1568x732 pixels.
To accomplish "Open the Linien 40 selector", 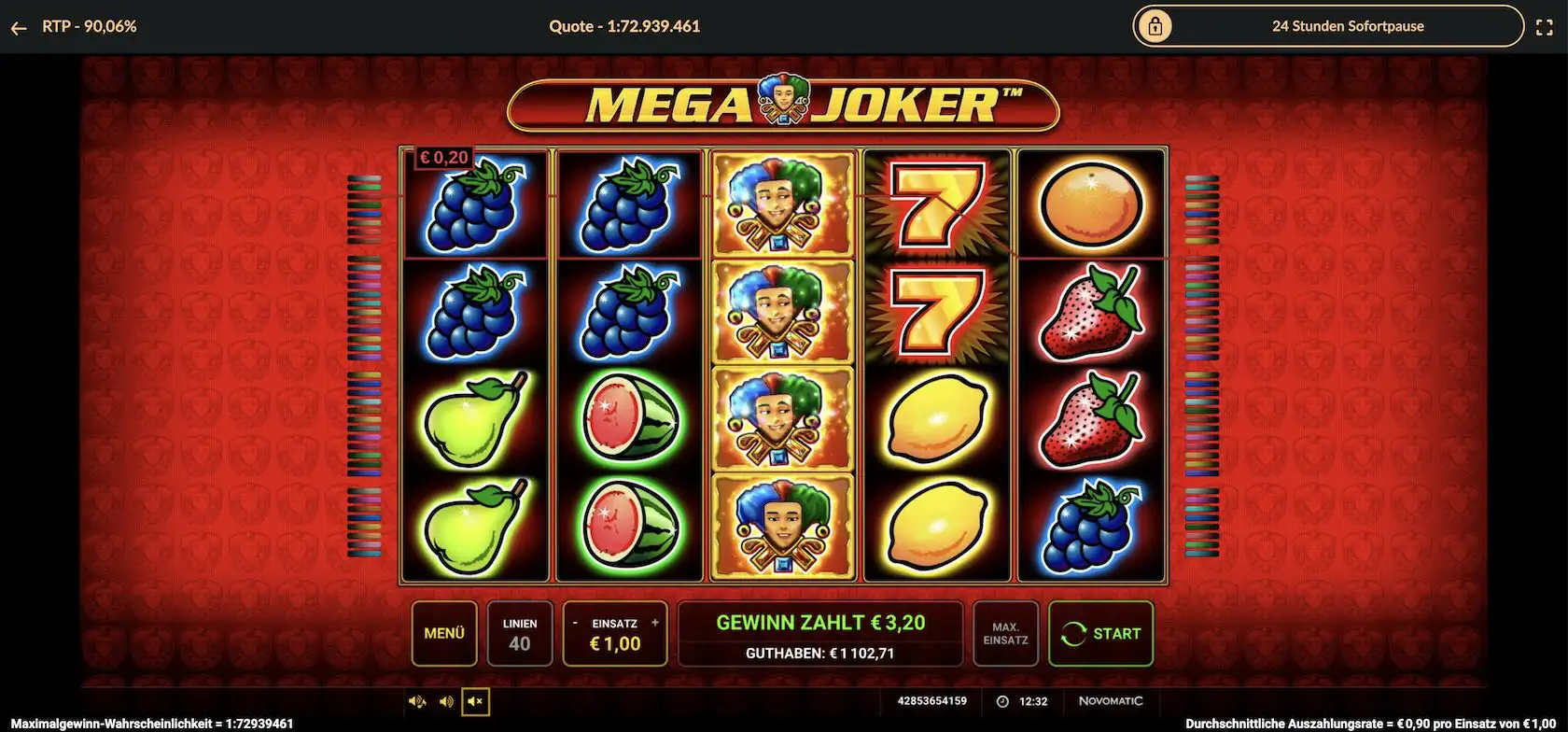I will (520, 634).
